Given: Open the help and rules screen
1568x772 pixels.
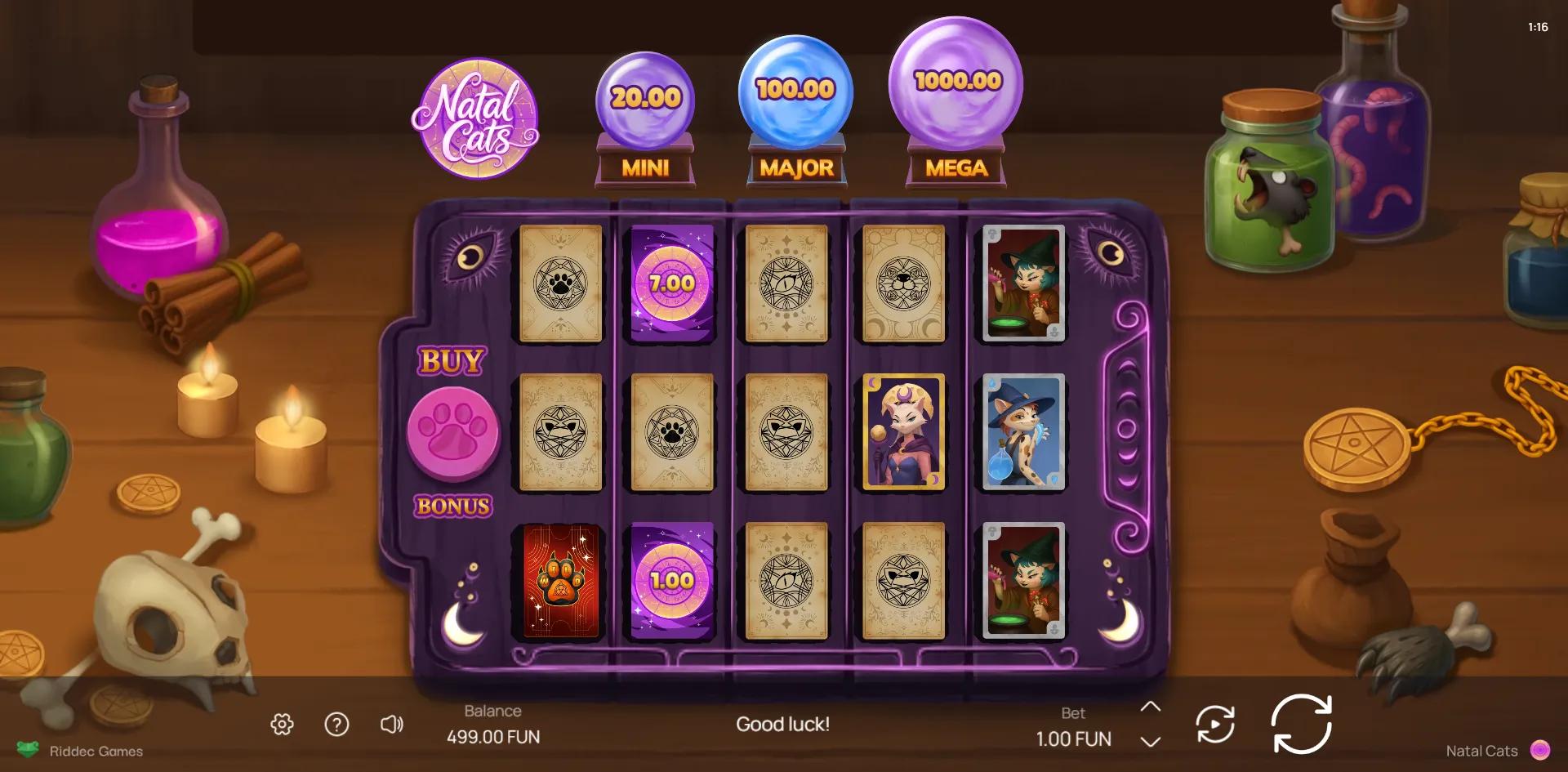Looking at the screenshot, I should tap(336, 723).
